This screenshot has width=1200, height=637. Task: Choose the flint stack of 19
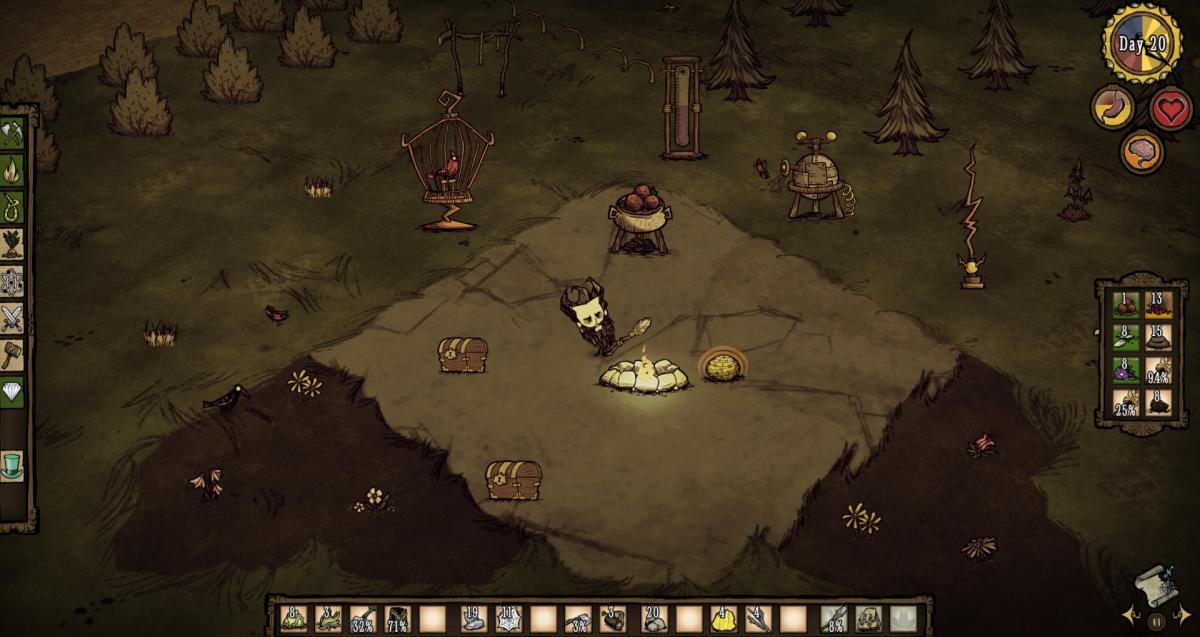pos(472,619)
